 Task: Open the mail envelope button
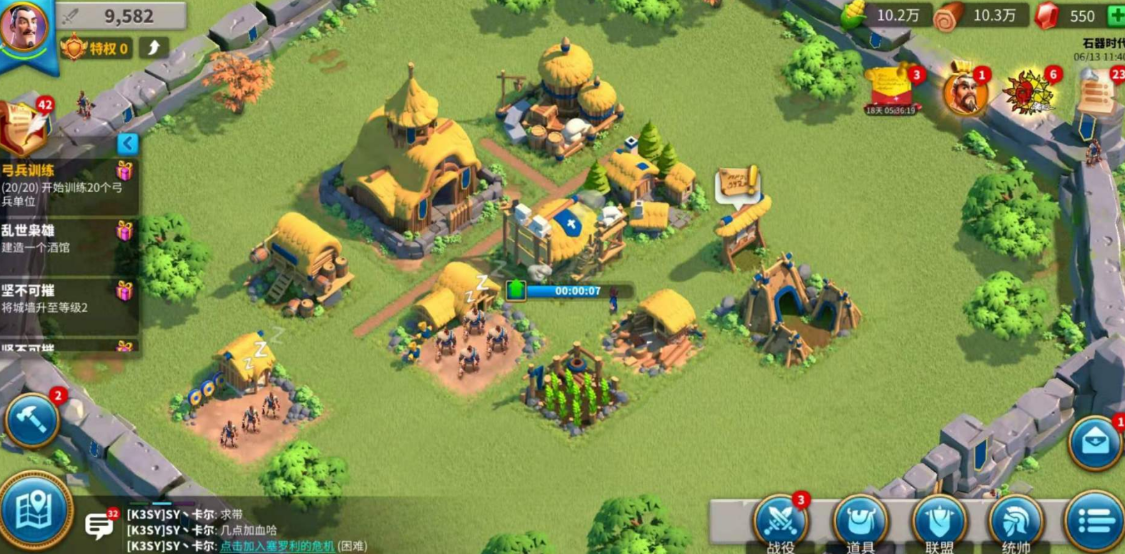(x=1095, y=443)
